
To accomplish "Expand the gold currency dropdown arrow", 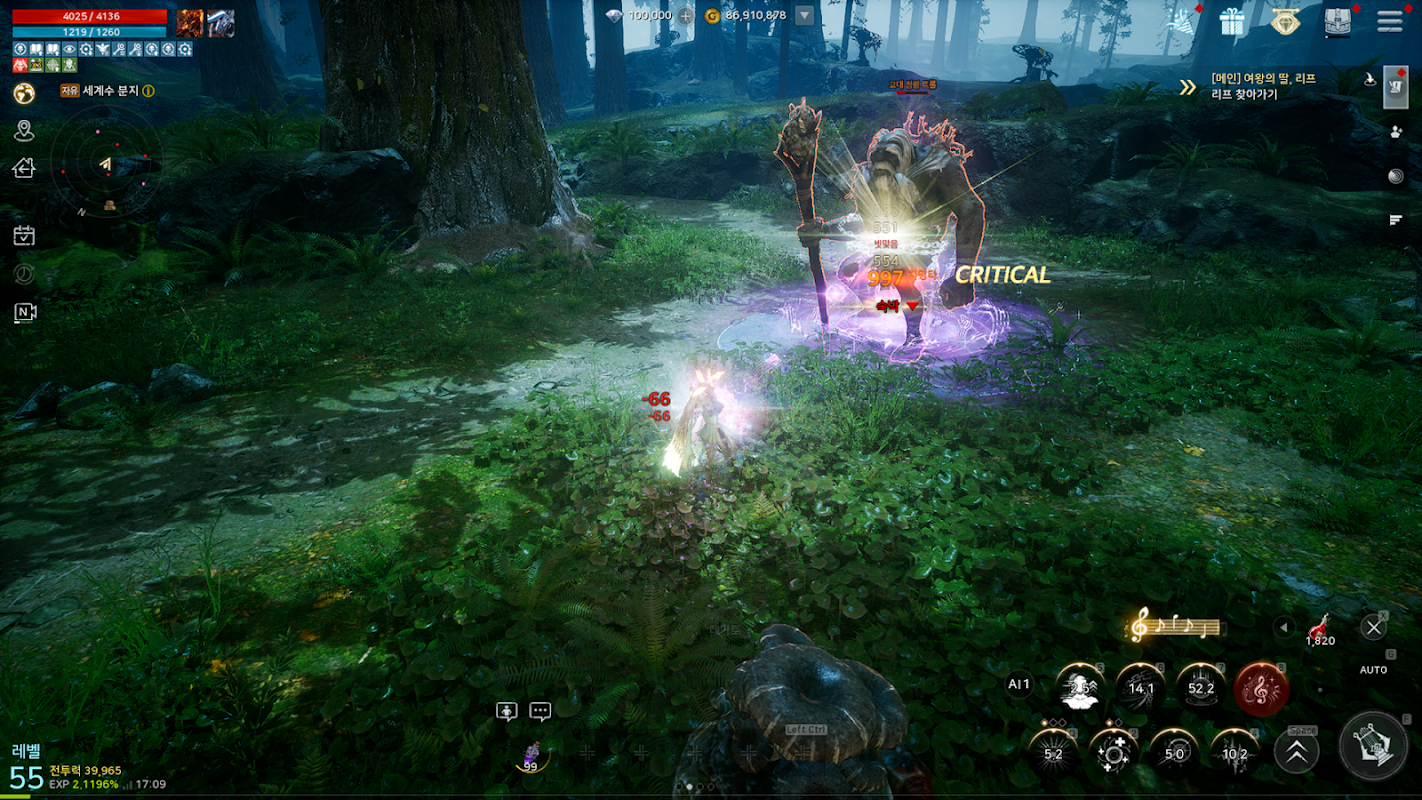I will pos(804,16).
